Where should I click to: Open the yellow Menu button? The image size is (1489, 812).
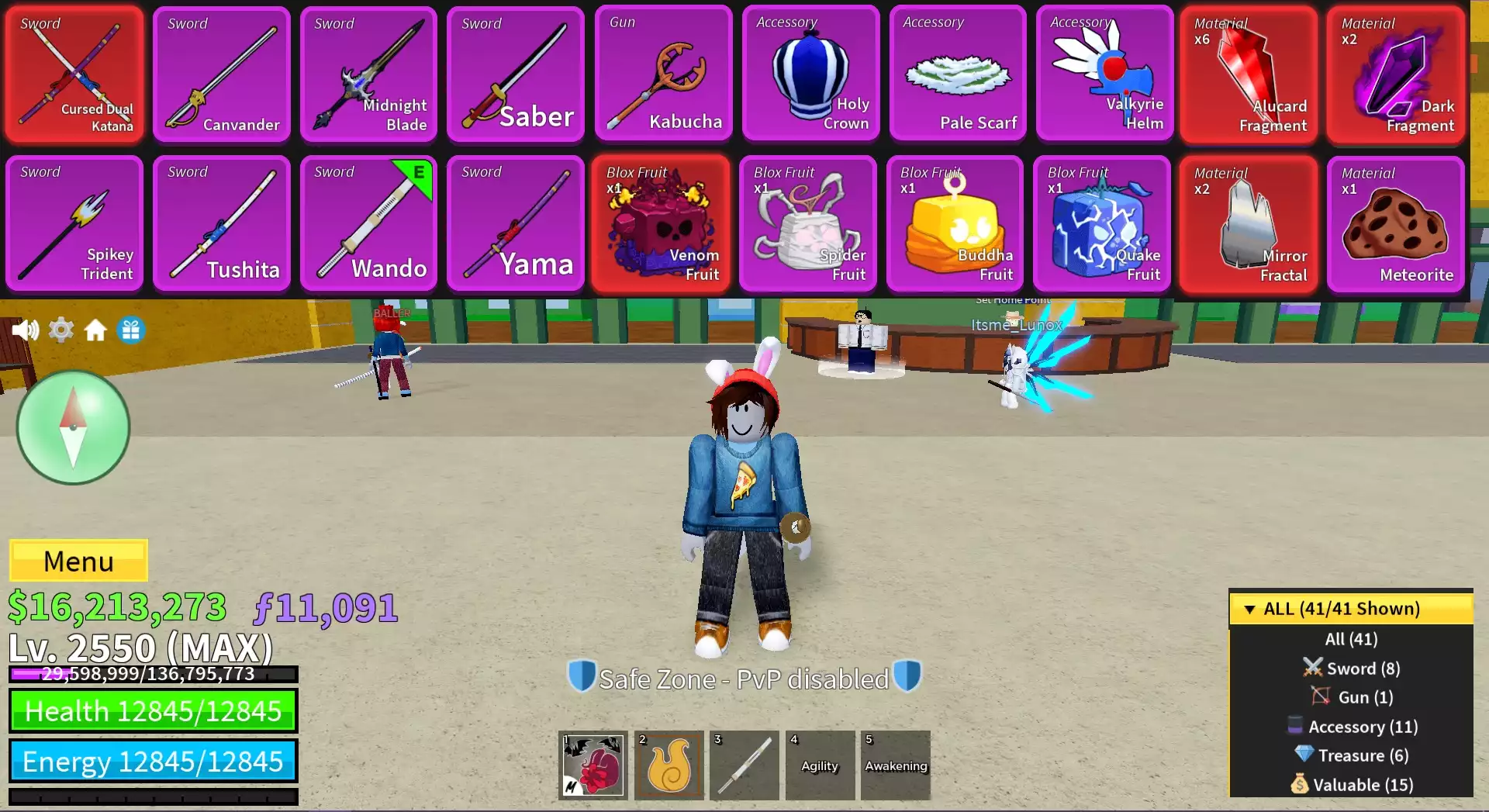pyautogui.click(x=78, y=561)
